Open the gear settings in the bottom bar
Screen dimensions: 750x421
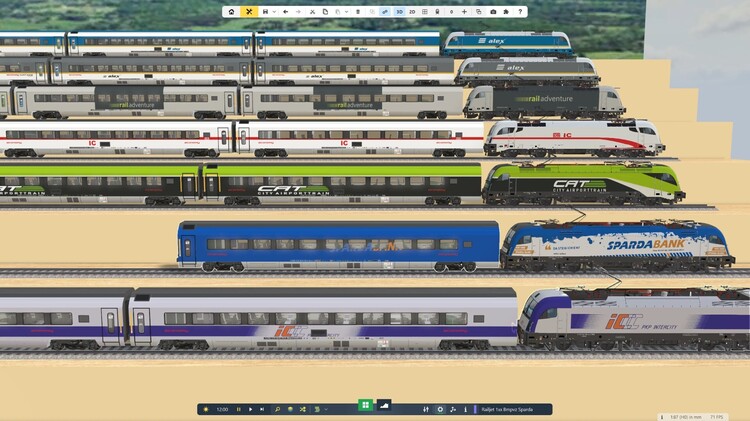click(440, 409)
